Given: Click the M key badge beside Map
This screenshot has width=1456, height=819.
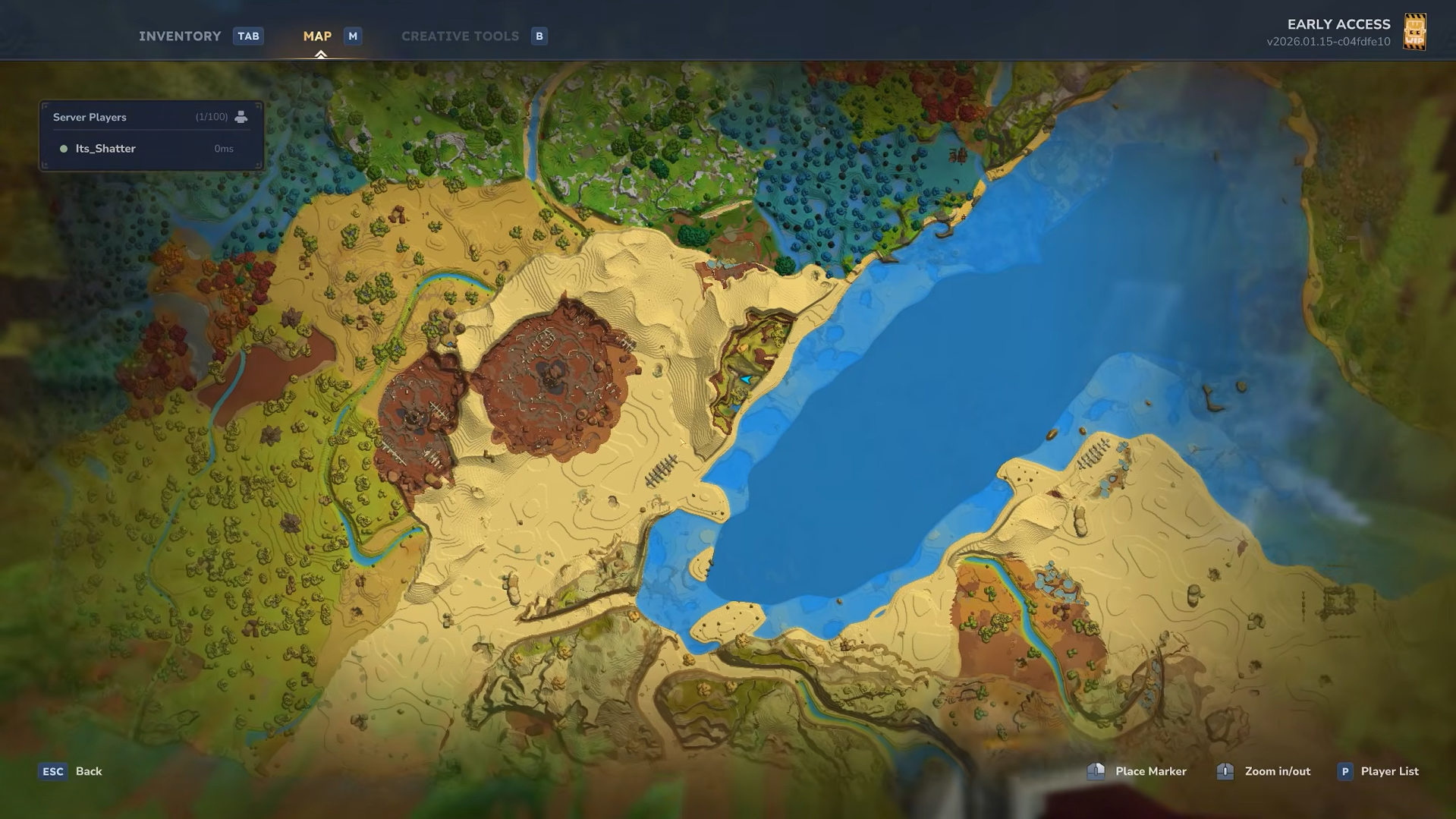Looking at the screenshot, I should (x=352, y=36).
